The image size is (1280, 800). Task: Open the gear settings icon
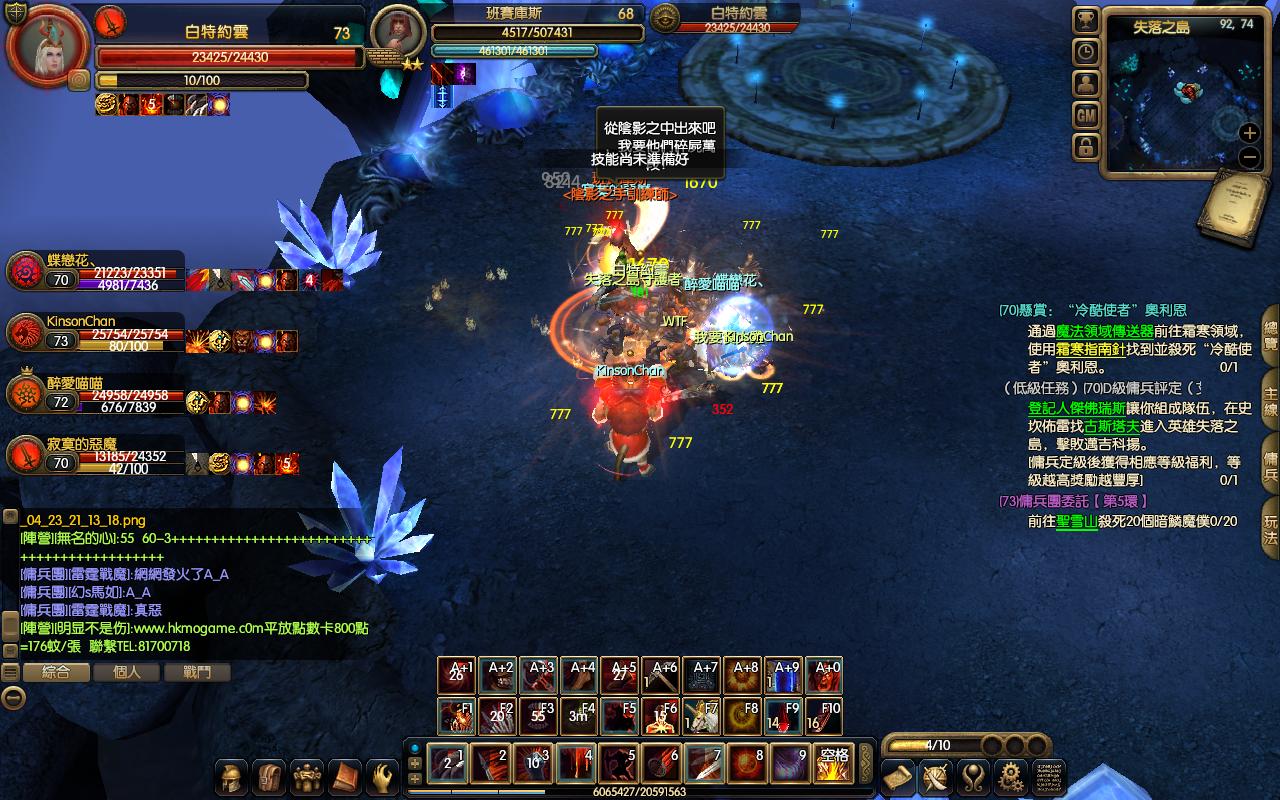pyautogui.click(x=1011, y=777)
